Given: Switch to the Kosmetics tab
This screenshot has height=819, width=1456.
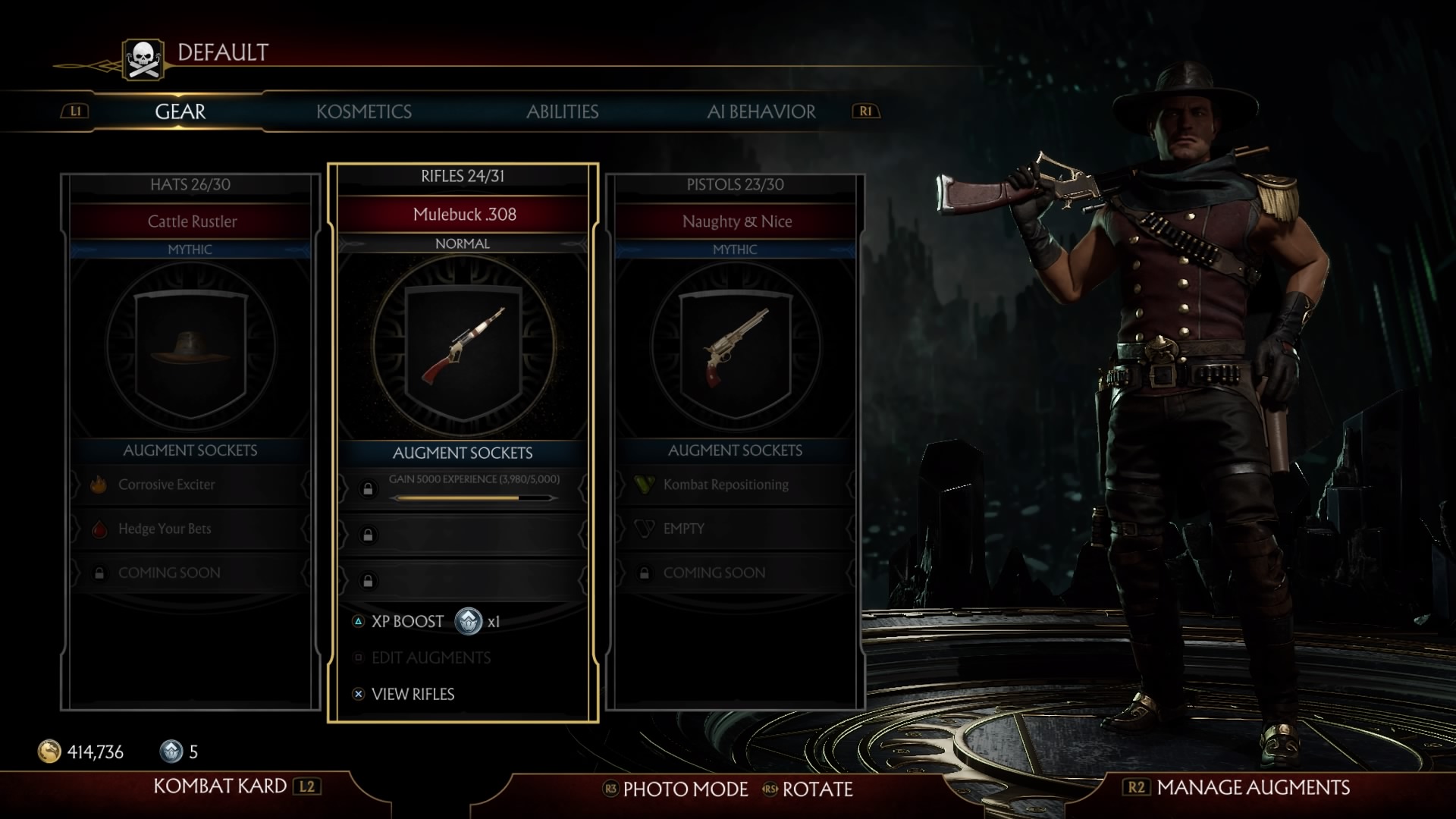Looking at the screenshot, I should pos(364,111).
